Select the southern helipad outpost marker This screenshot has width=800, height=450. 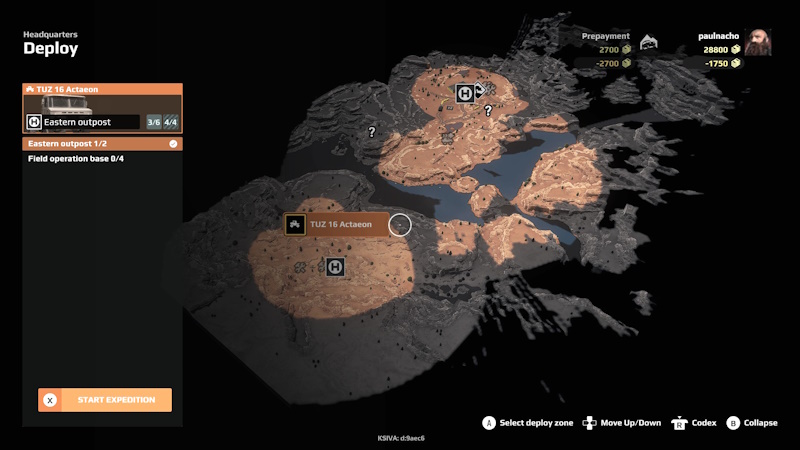335,267
